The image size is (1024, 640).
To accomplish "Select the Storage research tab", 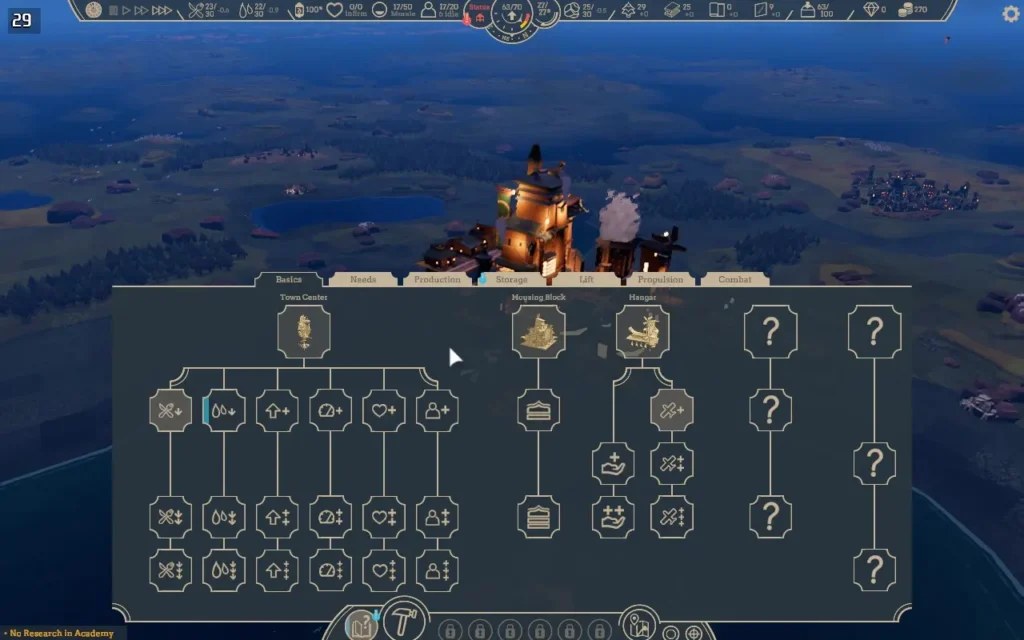I will point(511,280).
